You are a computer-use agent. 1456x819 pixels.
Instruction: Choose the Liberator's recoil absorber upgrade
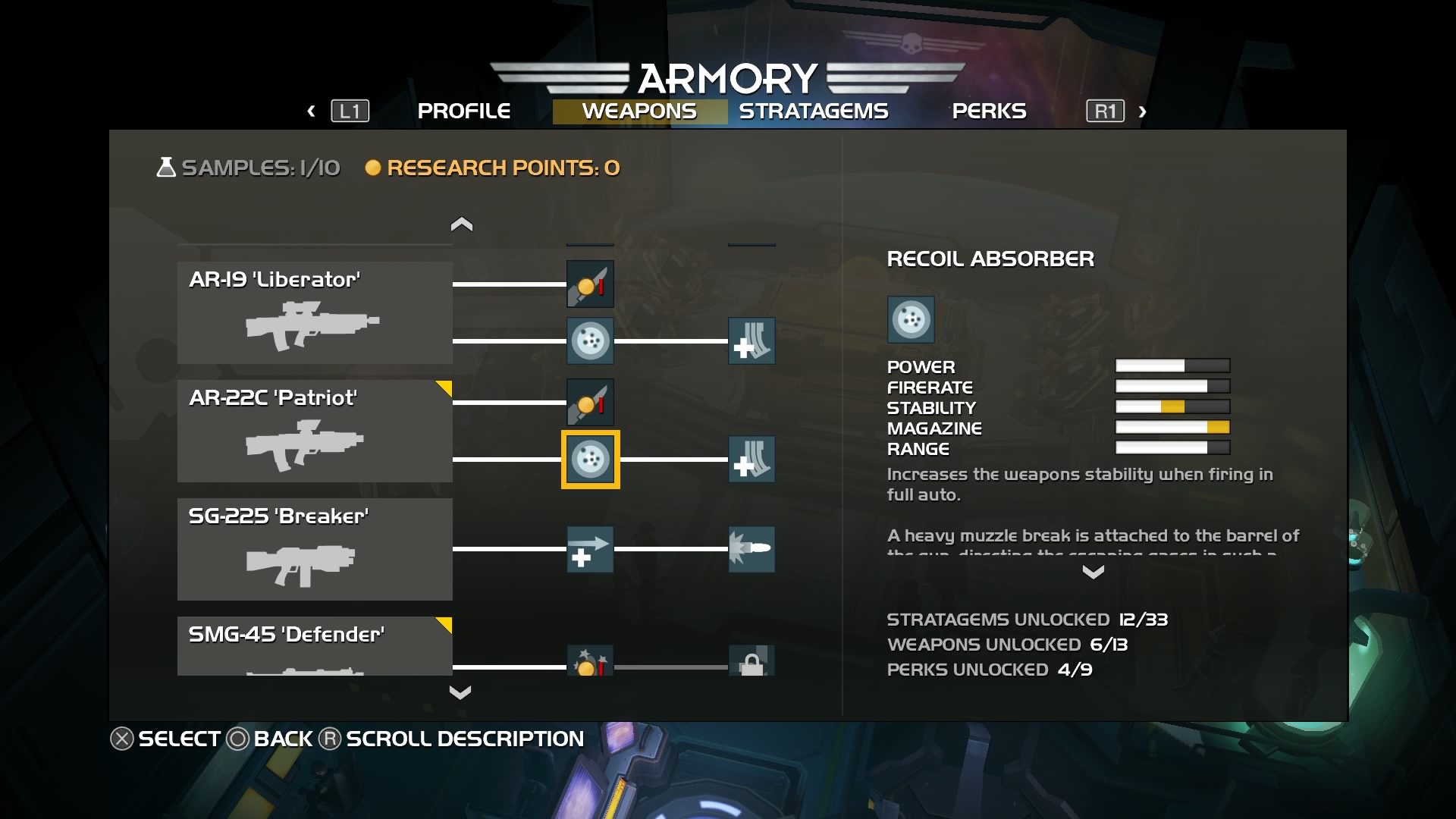590,341
